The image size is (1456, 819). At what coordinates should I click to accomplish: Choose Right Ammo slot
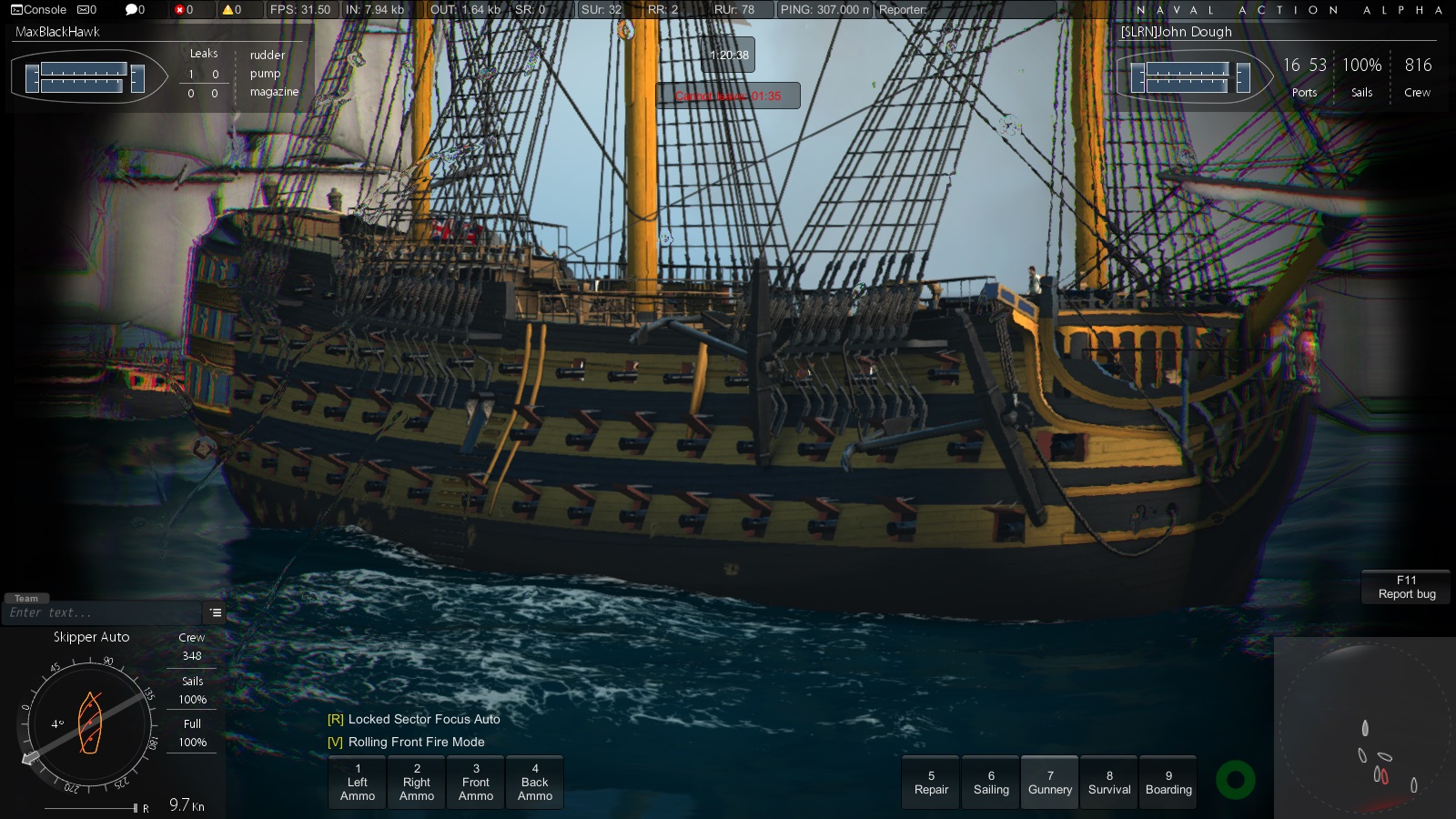417,783
